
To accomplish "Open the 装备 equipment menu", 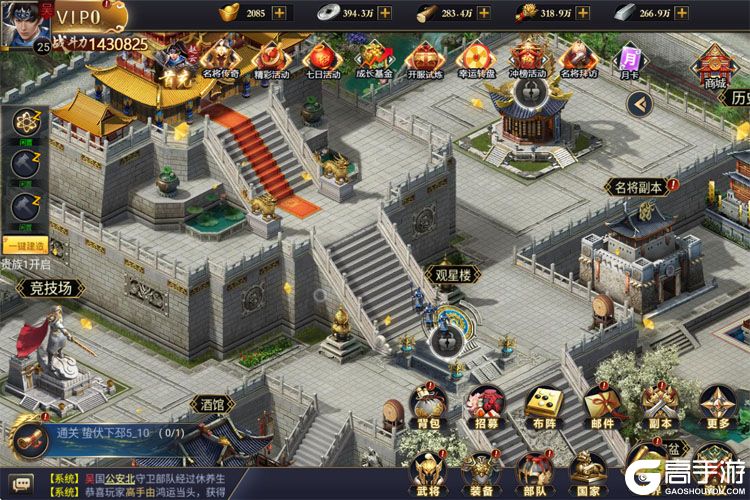I will (x=482, y=470).
